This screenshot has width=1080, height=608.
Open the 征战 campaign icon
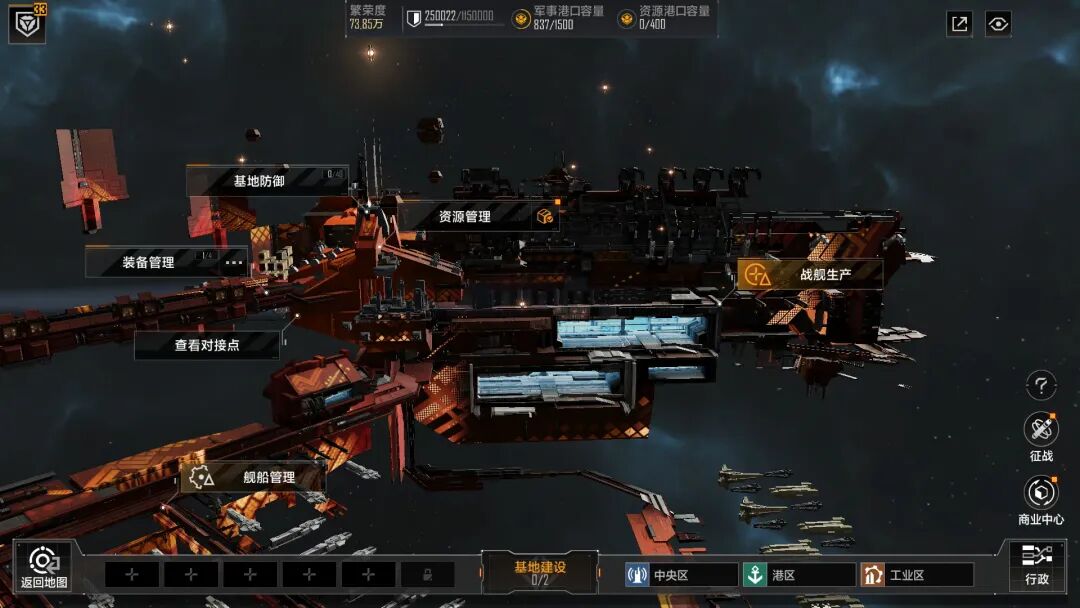coord(1041,437)
